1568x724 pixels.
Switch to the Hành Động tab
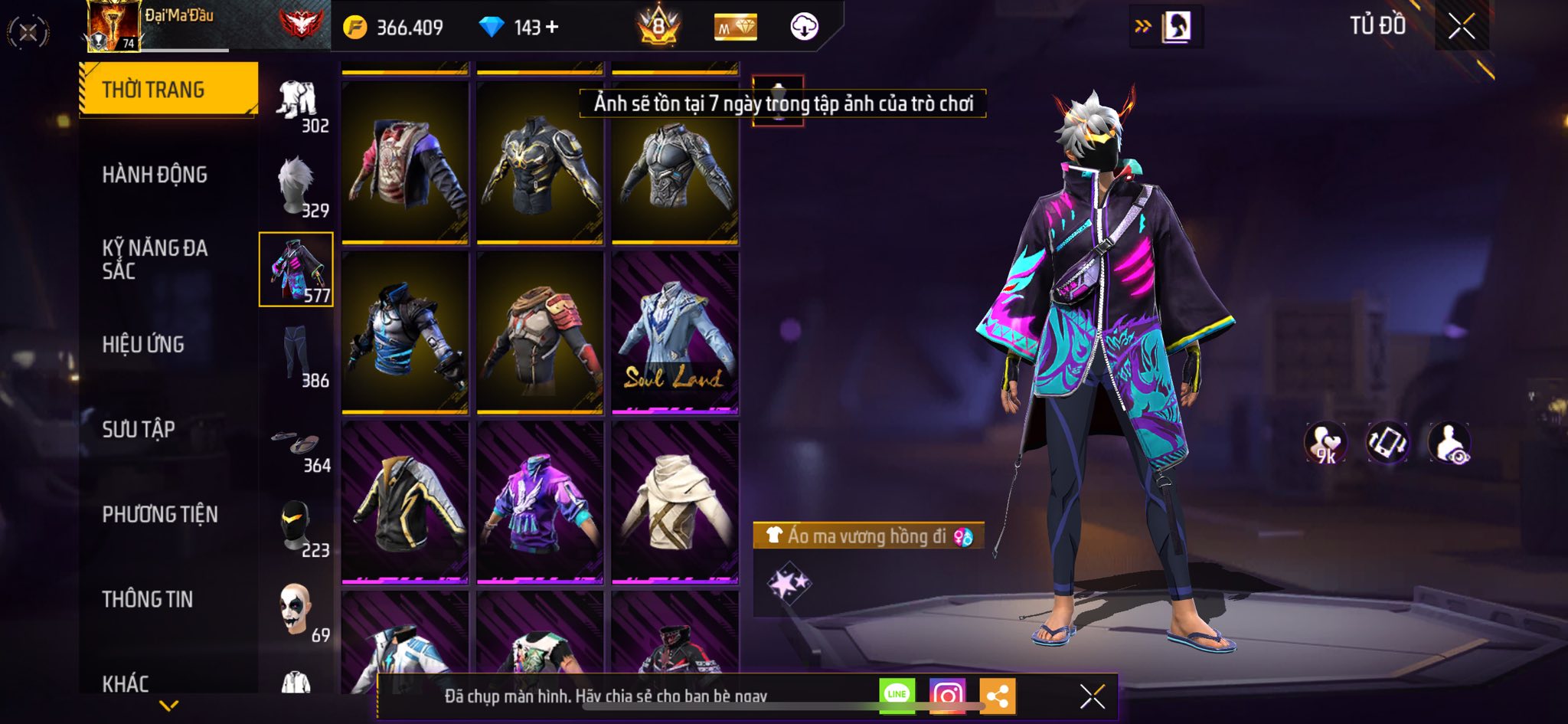coord(155,175)
